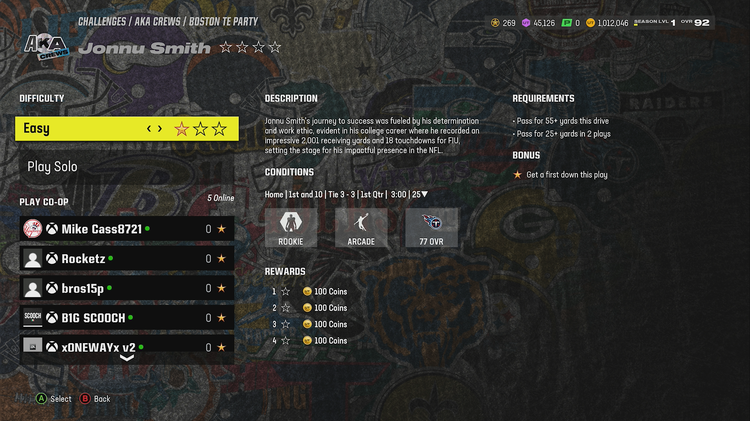Select the Easy difficulty row
This screenshot has width=750, height=421.
pos(127,128)
